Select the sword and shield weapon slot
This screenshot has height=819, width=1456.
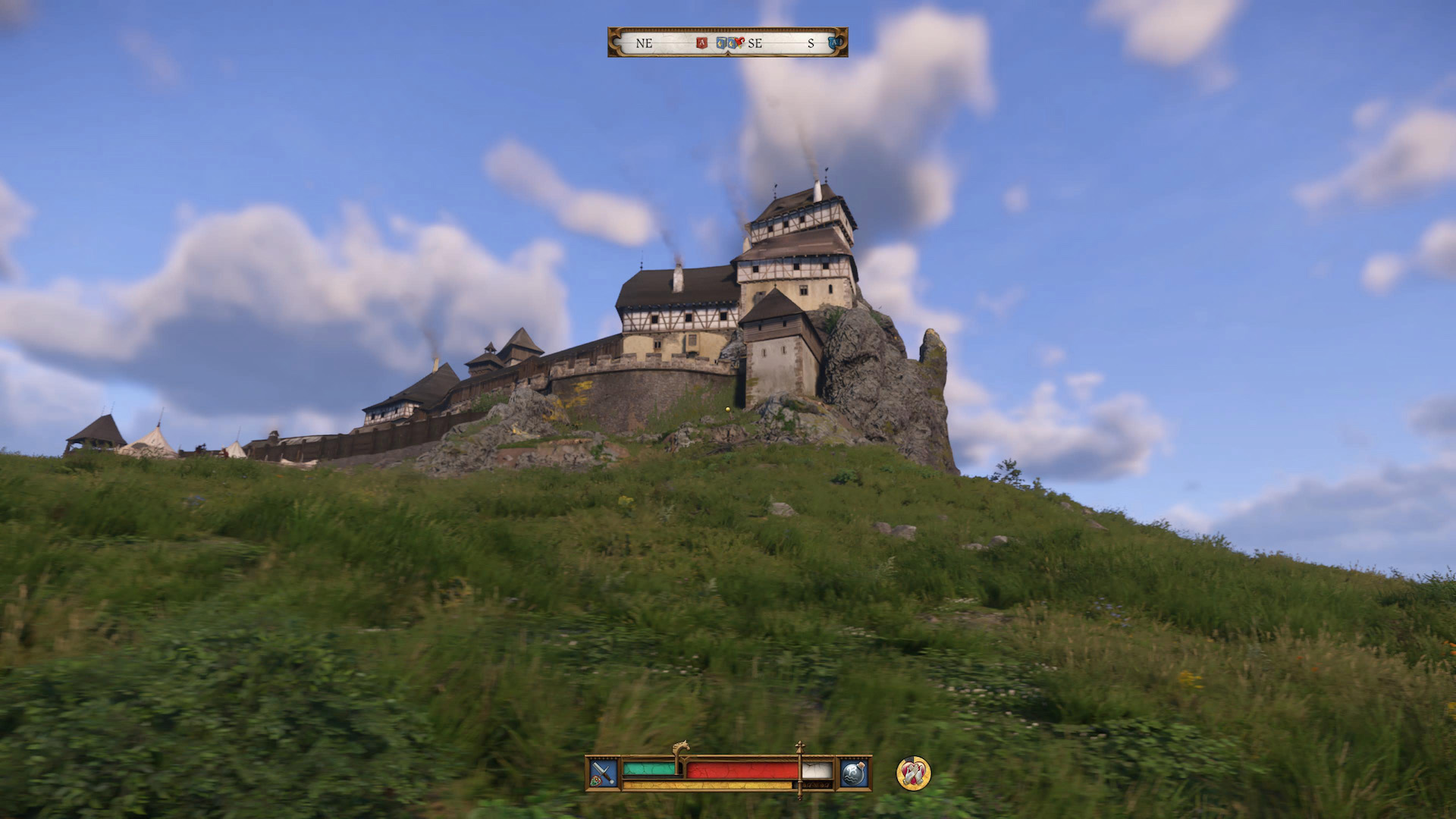pos(604,773)
